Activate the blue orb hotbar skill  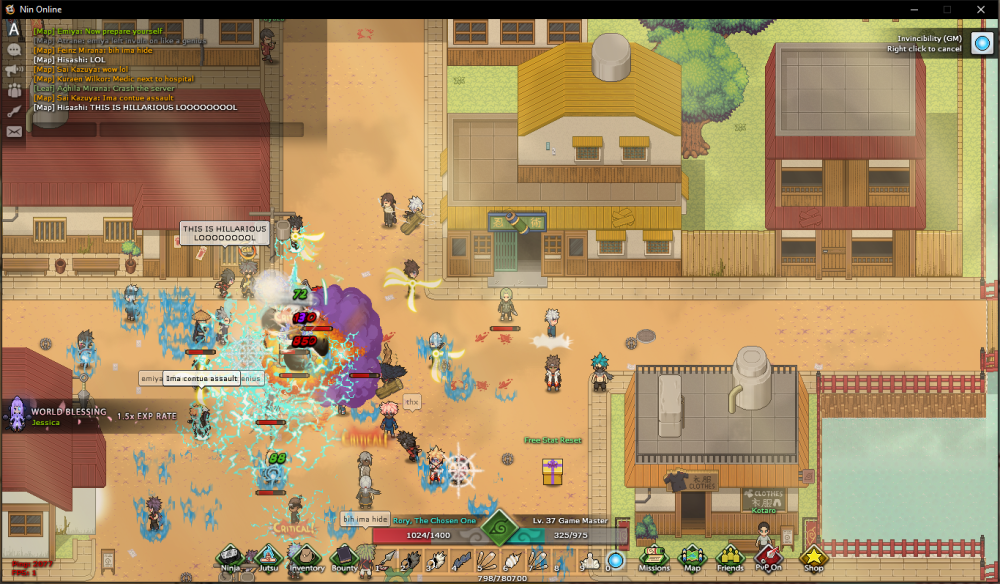(616, 560)
